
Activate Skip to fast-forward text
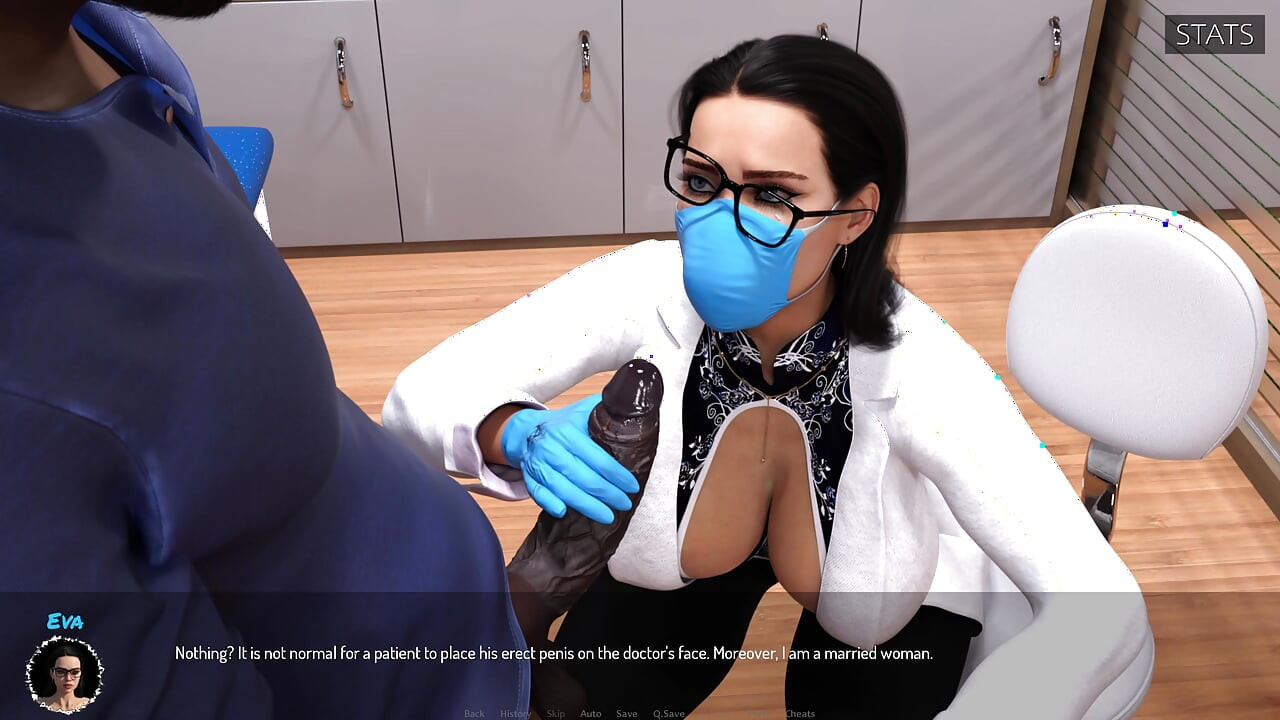tap(556, 713)
